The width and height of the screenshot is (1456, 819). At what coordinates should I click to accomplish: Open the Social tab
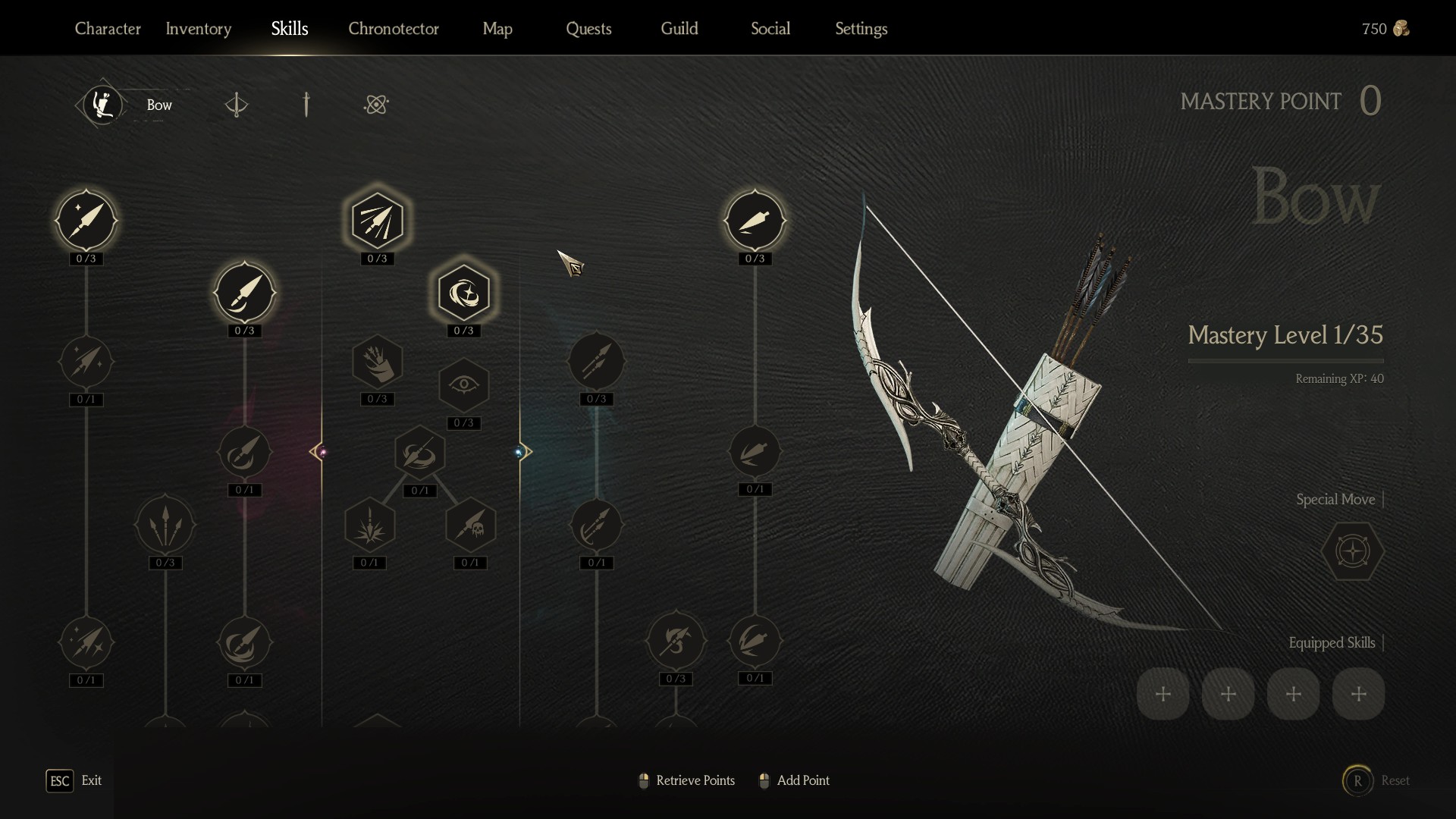pos(770,29)
